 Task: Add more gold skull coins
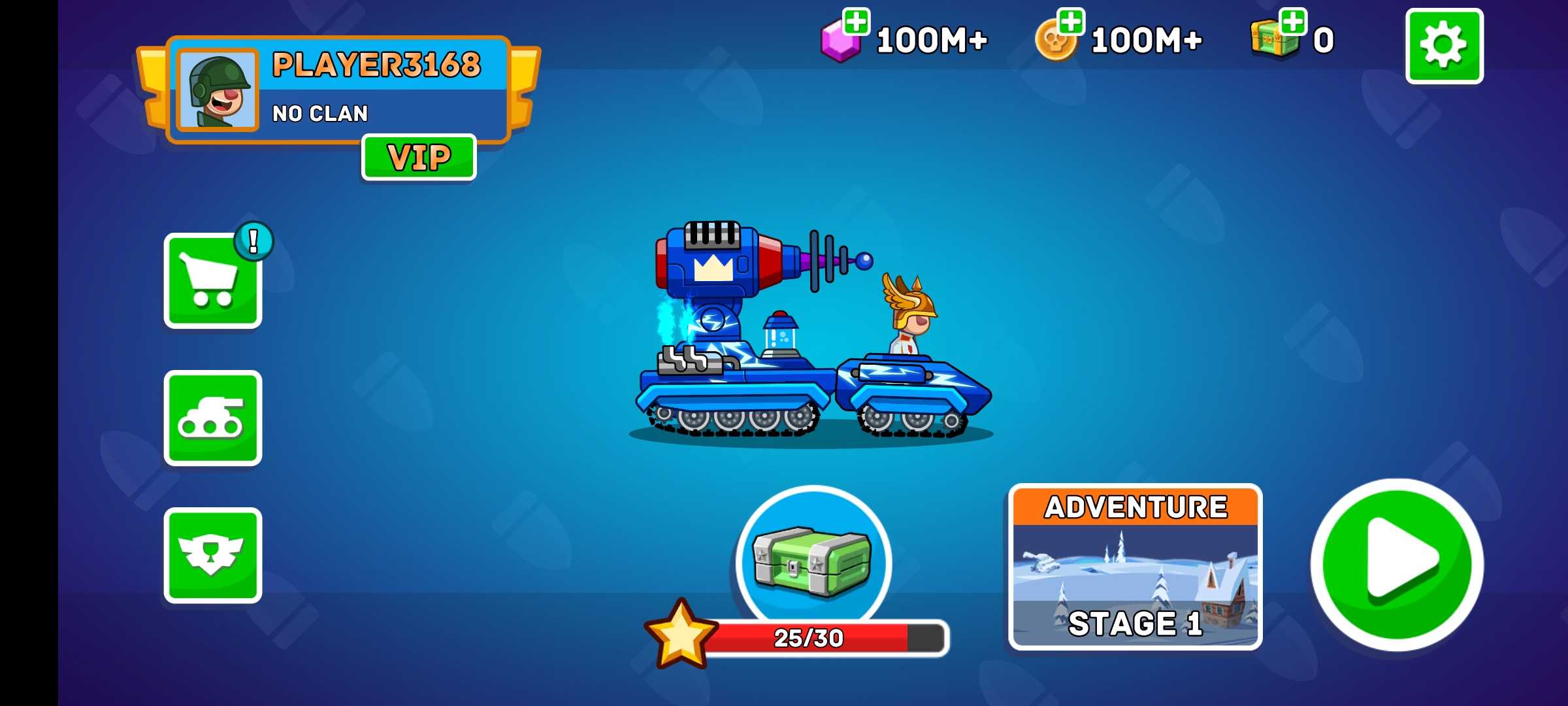pyautogui.click(x=1070, y=22)
